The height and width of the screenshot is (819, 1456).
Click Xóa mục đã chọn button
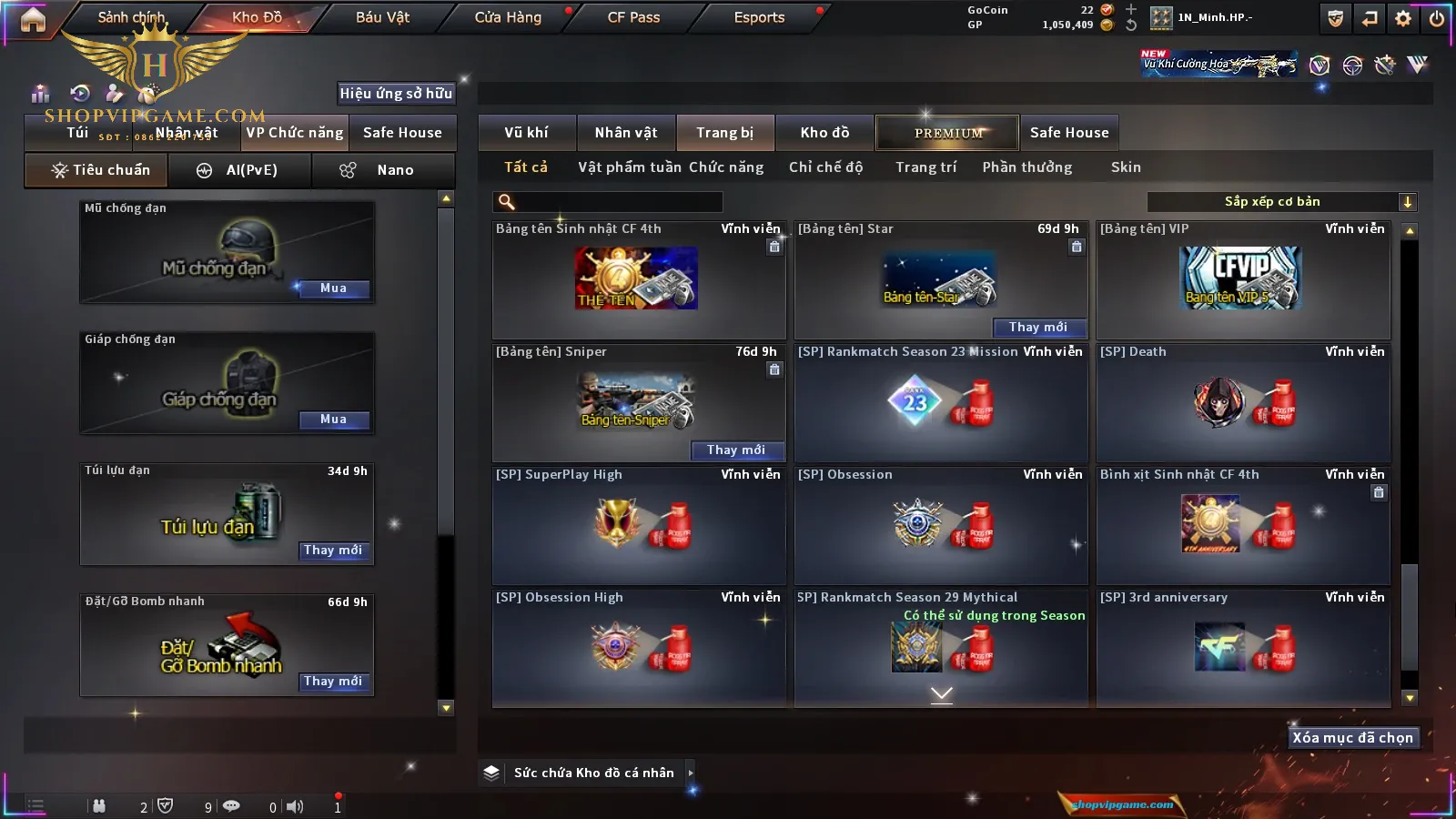[1352, 738]
